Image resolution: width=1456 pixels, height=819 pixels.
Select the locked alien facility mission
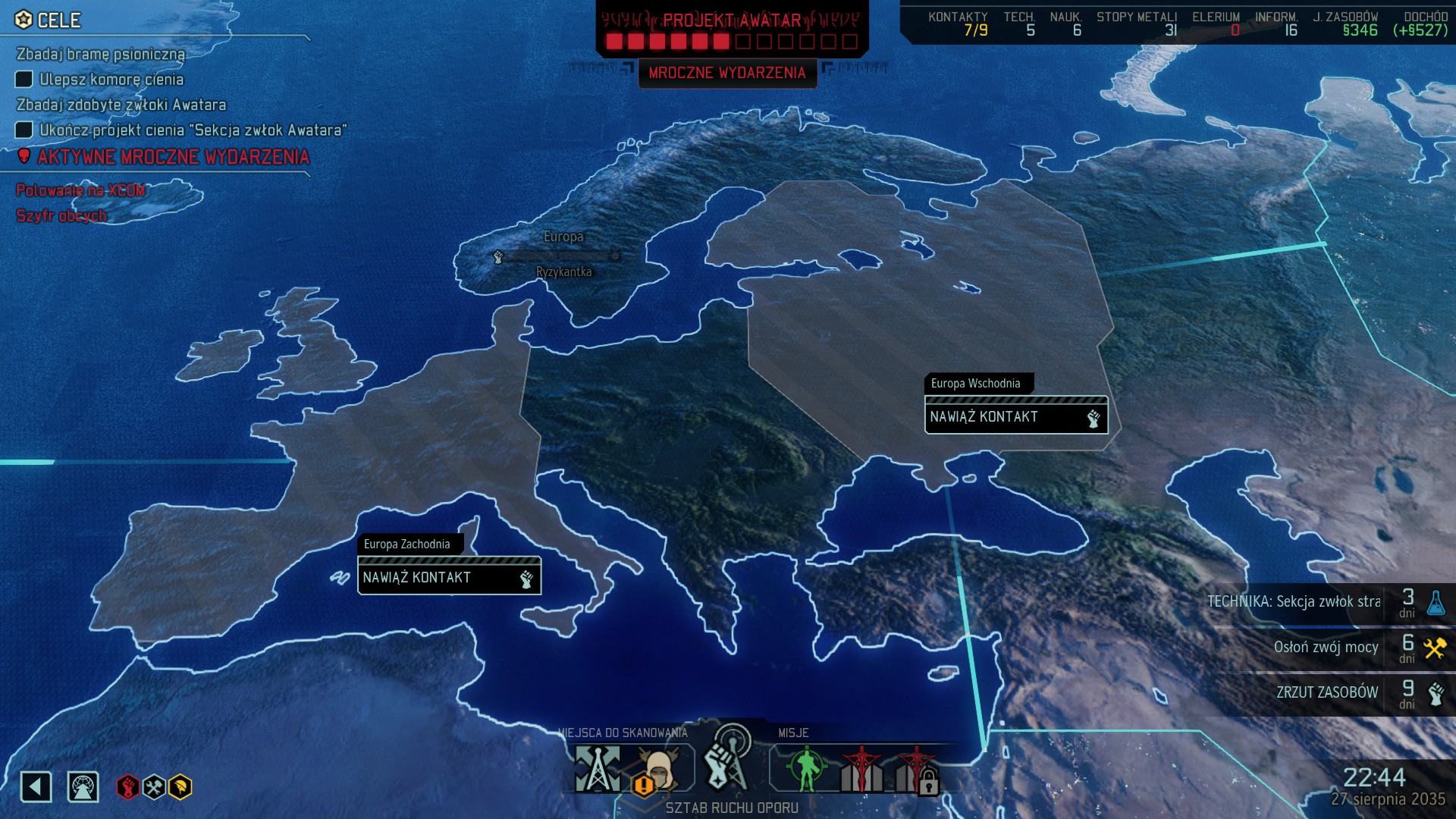pyautogui.click(x=916, y=770)
